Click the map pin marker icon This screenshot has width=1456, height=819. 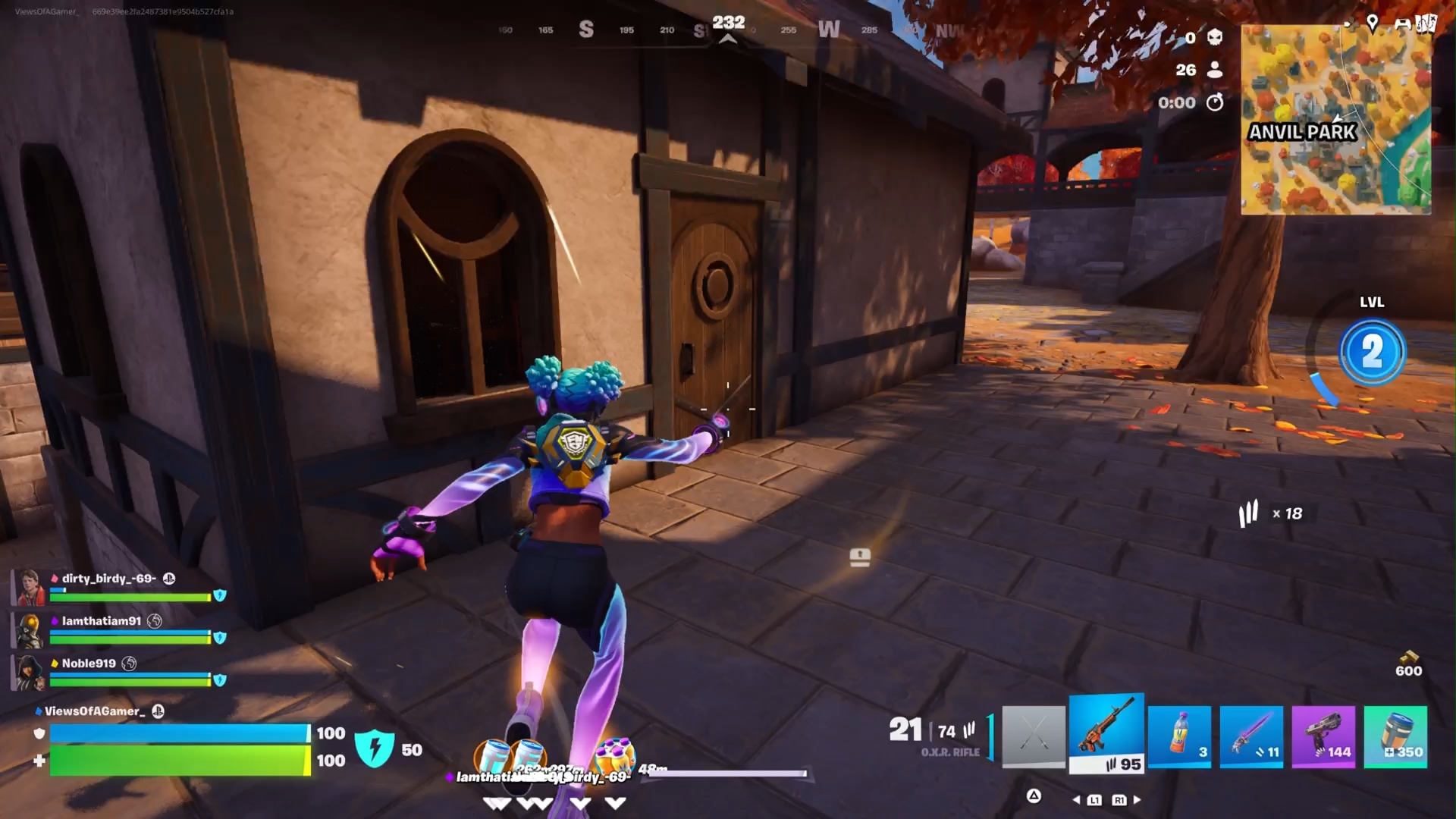(x=1372, y=23)
